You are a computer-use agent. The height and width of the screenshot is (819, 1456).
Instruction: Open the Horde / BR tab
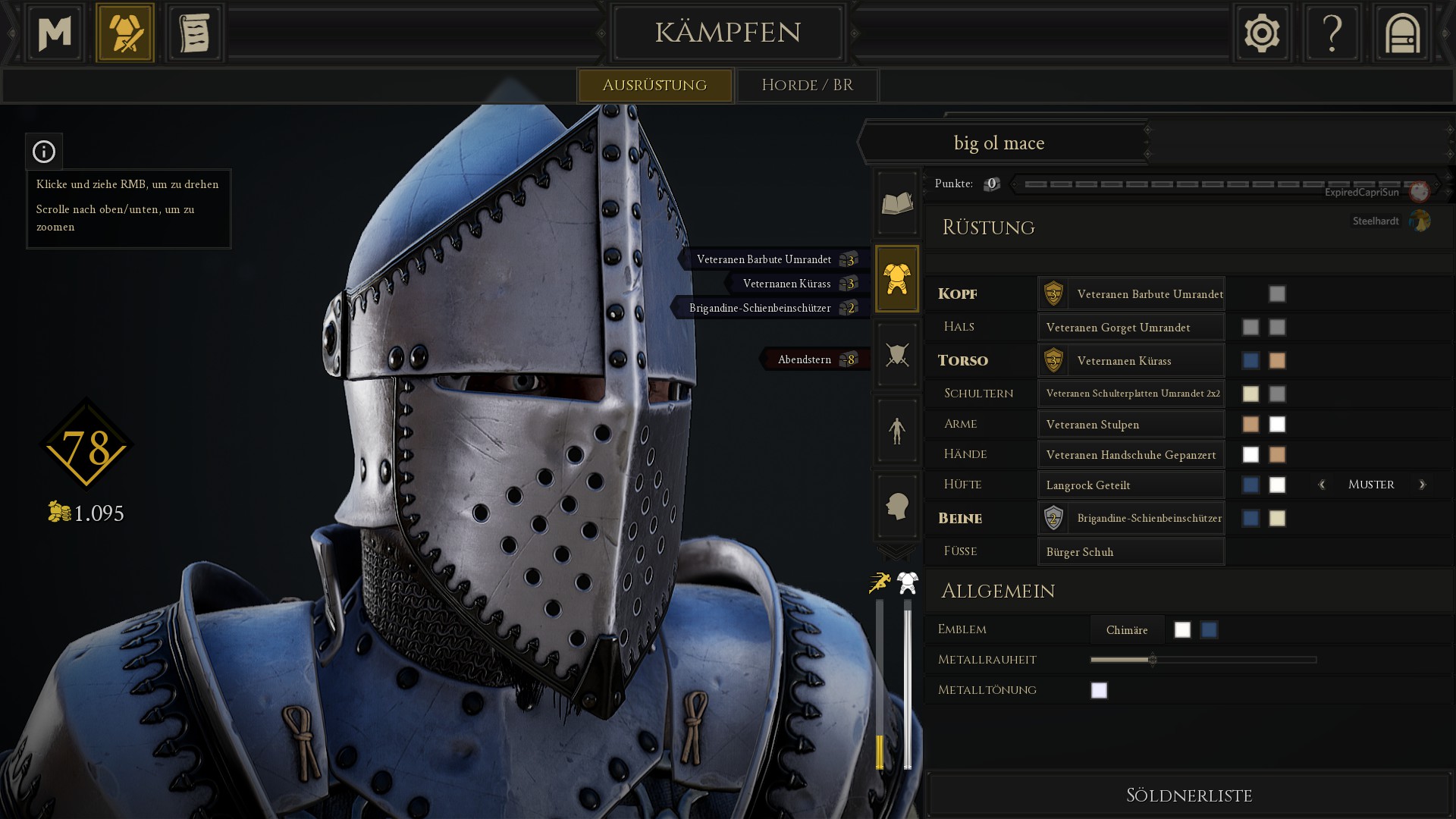807,85
